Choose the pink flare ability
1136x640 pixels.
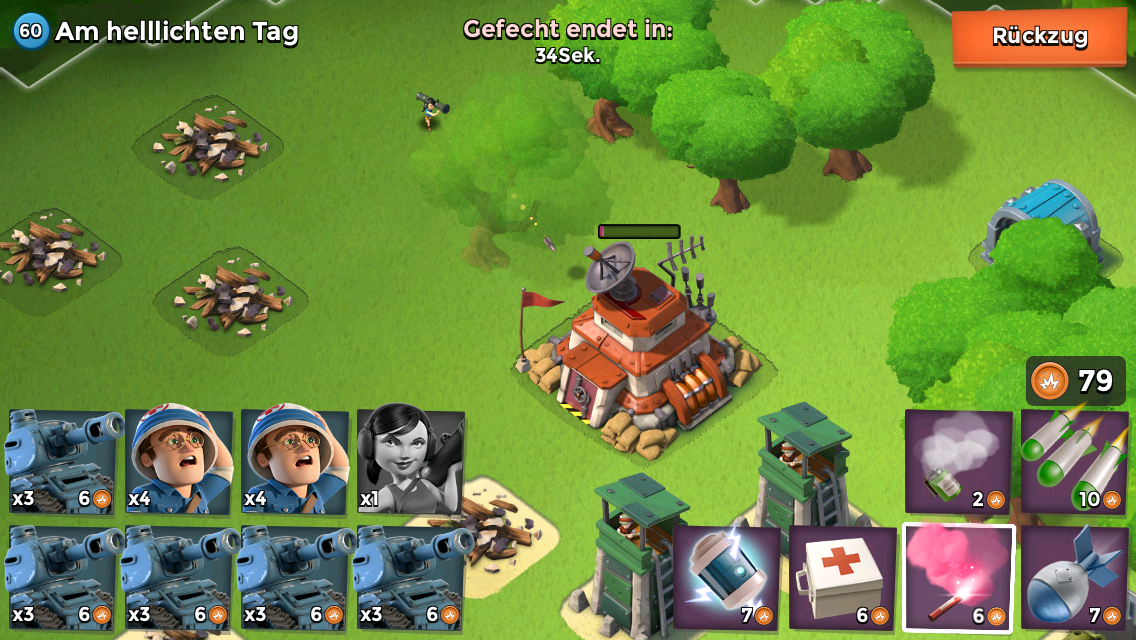coord(958,578)
